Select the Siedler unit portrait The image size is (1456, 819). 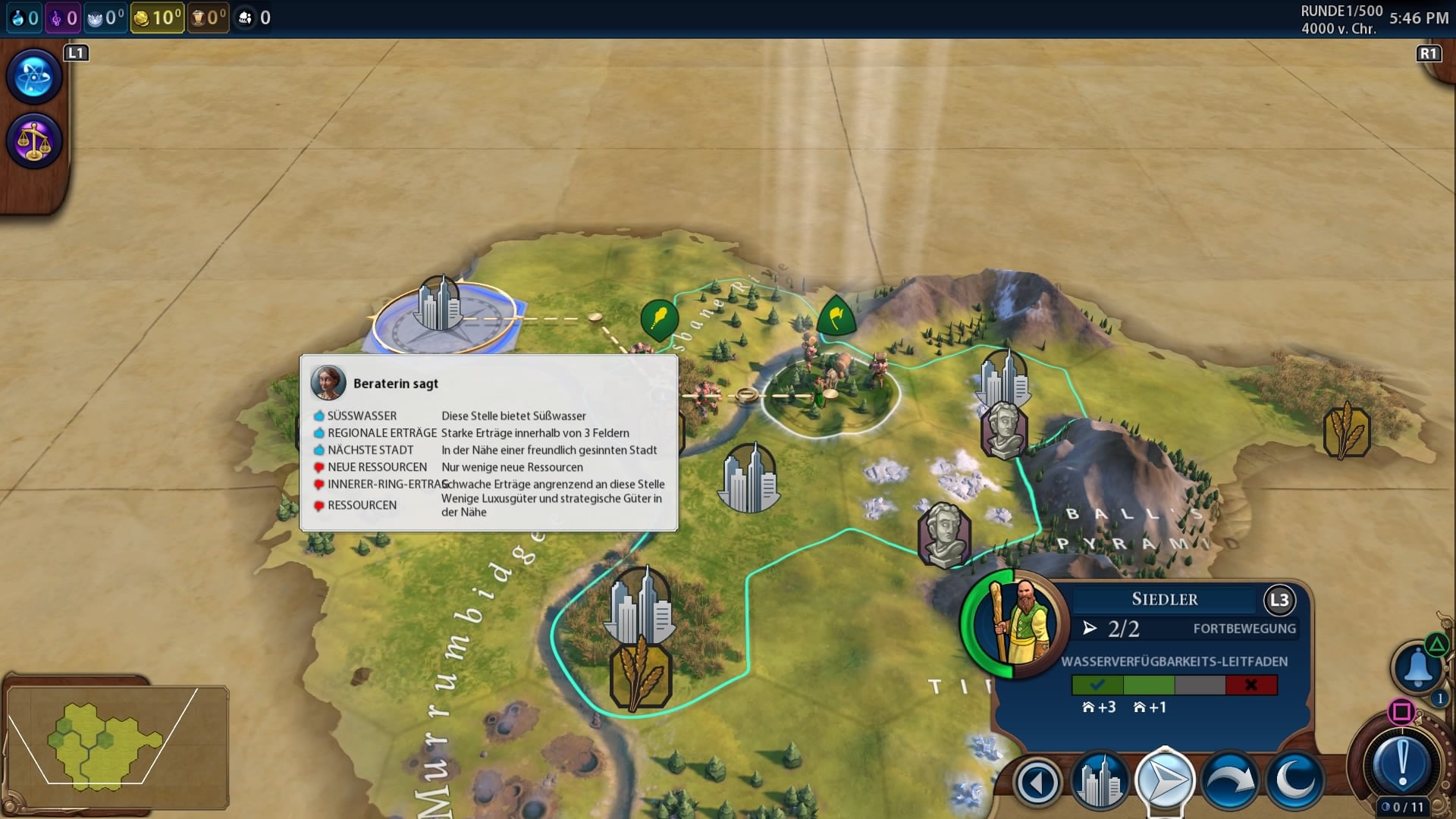(x=1016, y=622)
